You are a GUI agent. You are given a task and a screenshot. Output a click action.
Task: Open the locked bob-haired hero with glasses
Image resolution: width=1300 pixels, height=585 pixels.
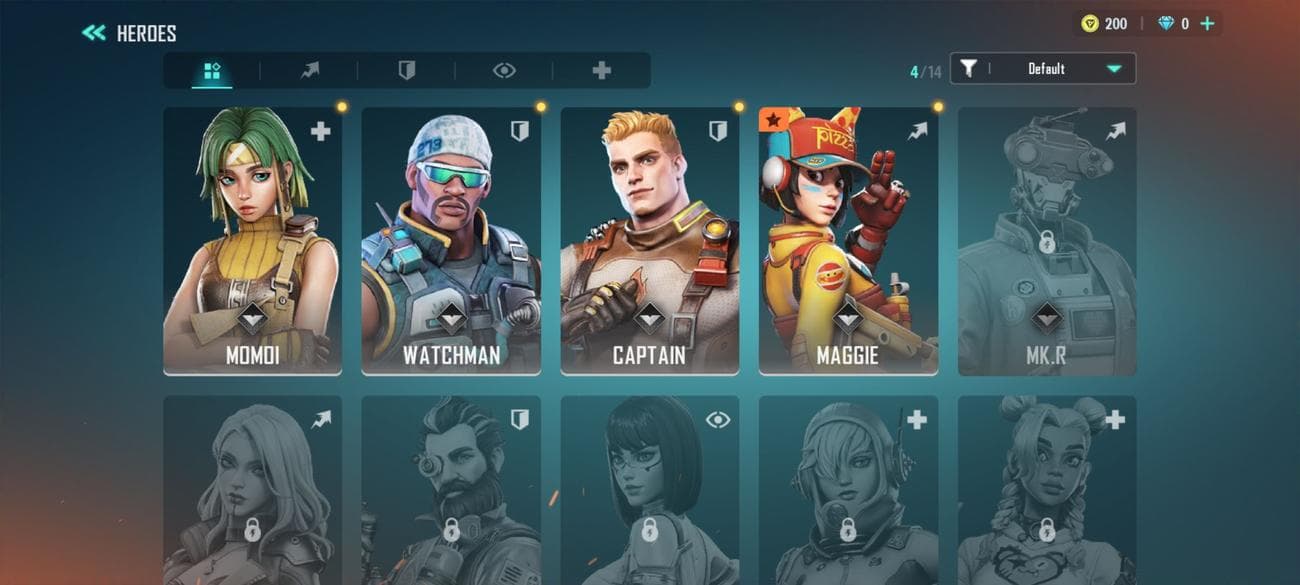(x=650, y=490)
